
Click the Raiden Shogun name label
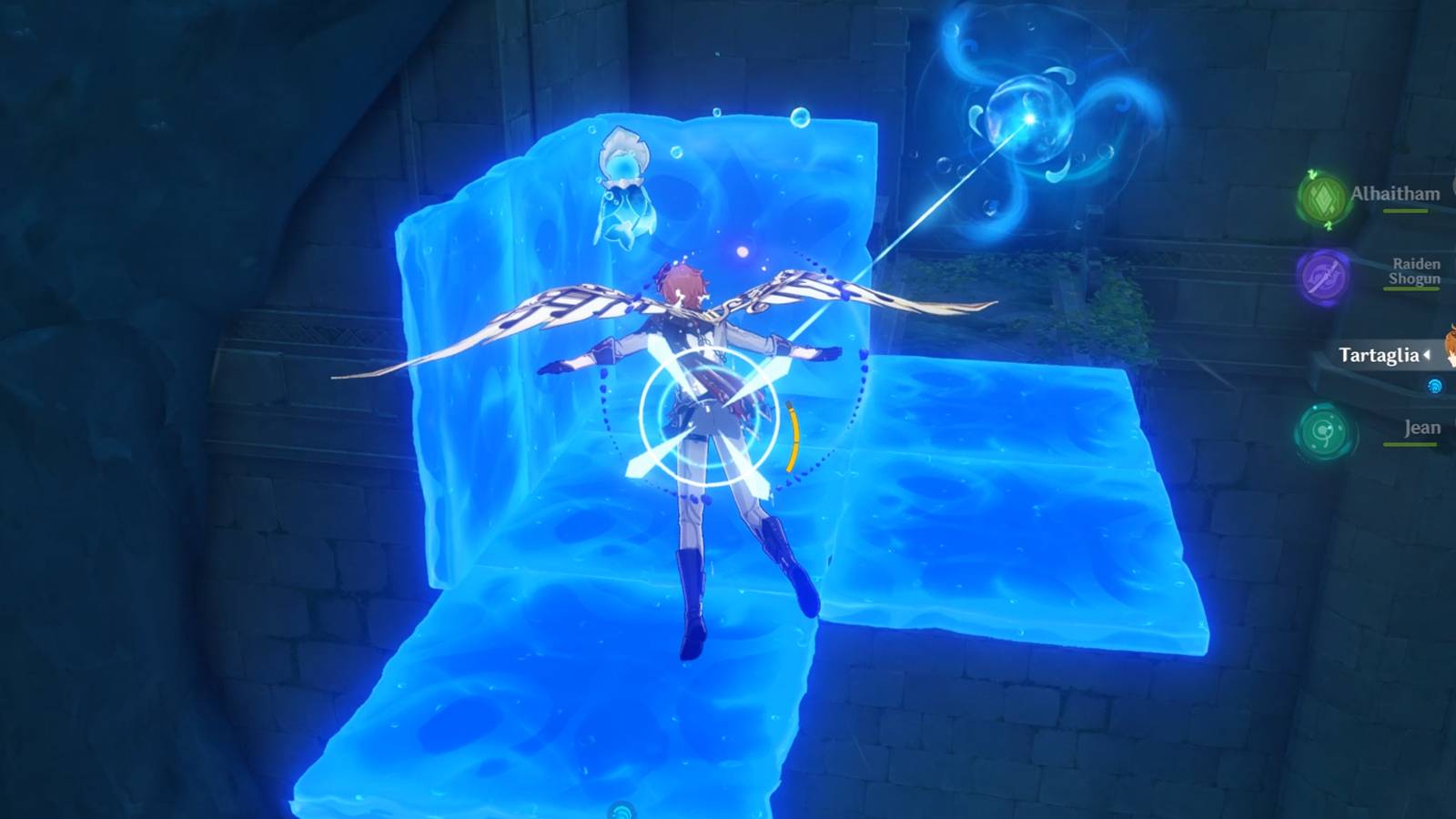(1416, 273)
